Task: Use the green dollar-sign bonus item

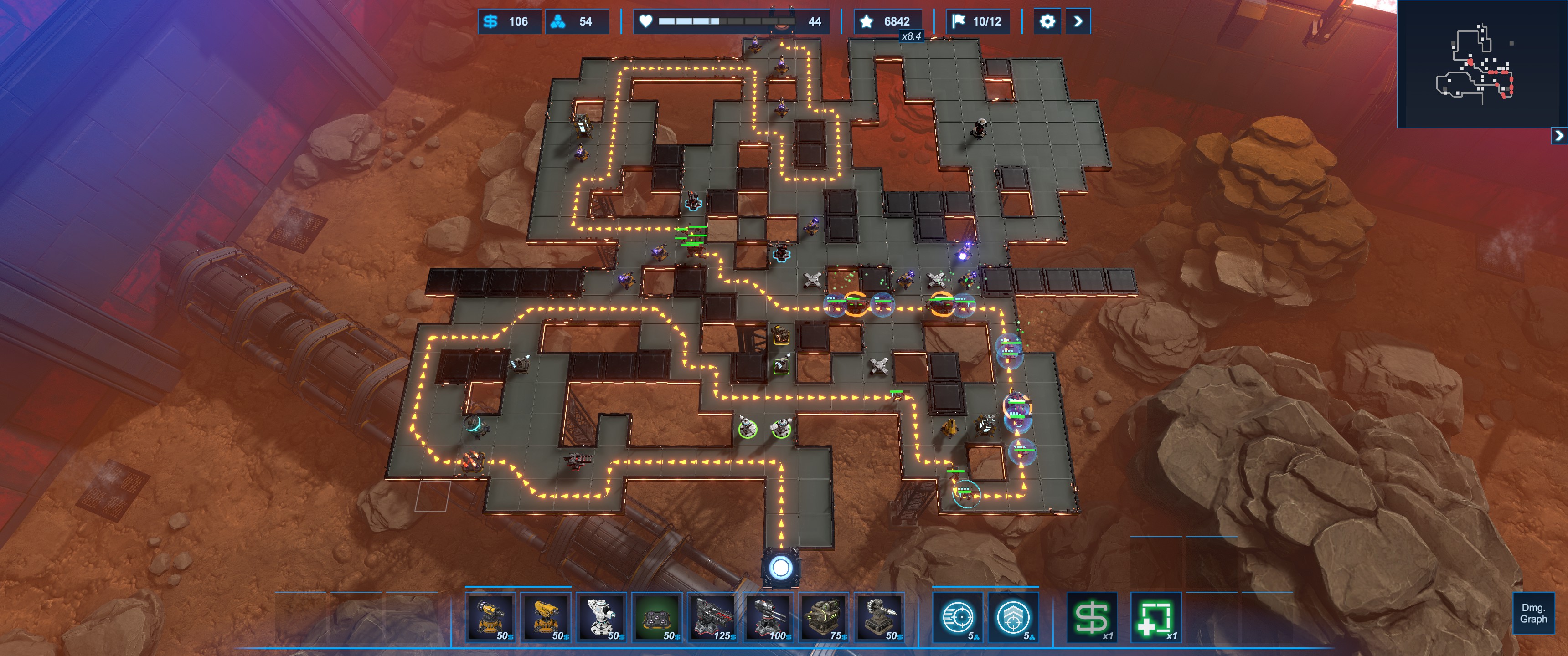Action: pos(1092,617)
